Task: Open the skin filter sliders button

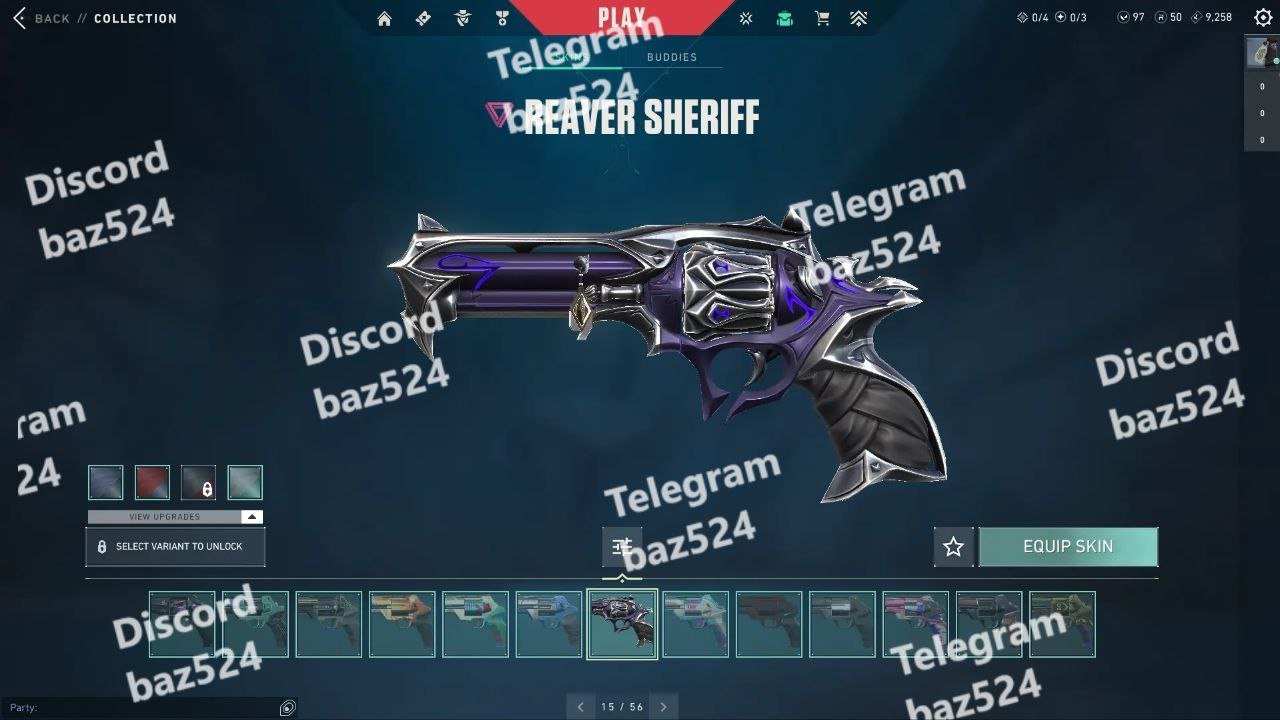Action: coord(622,546)
